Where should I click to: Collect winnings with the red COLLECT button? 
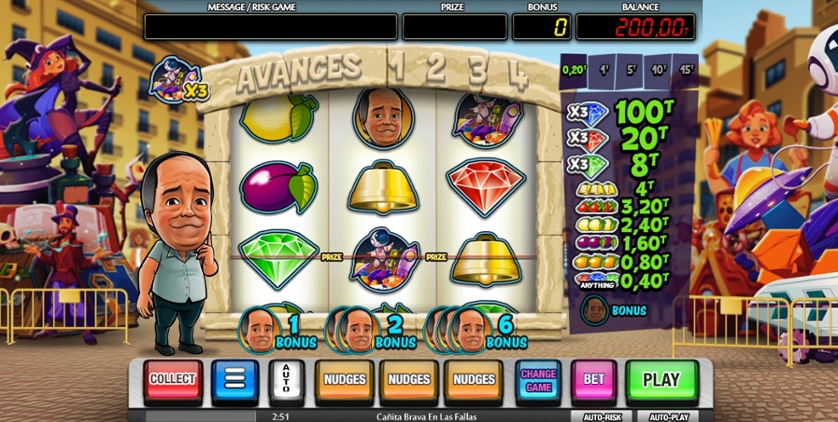172,380
